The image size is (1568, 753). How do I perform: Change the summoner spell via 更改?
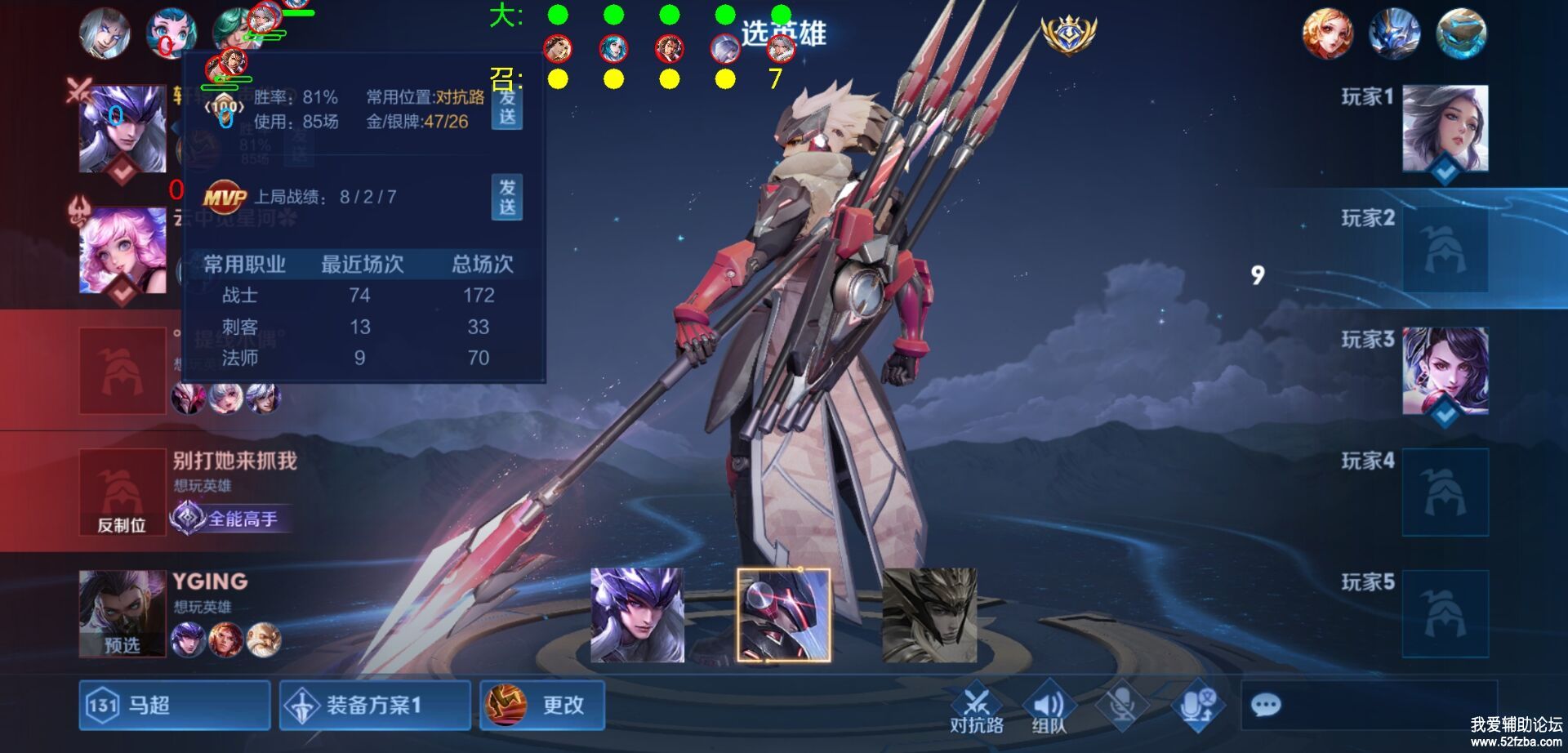tap(541, 705)
